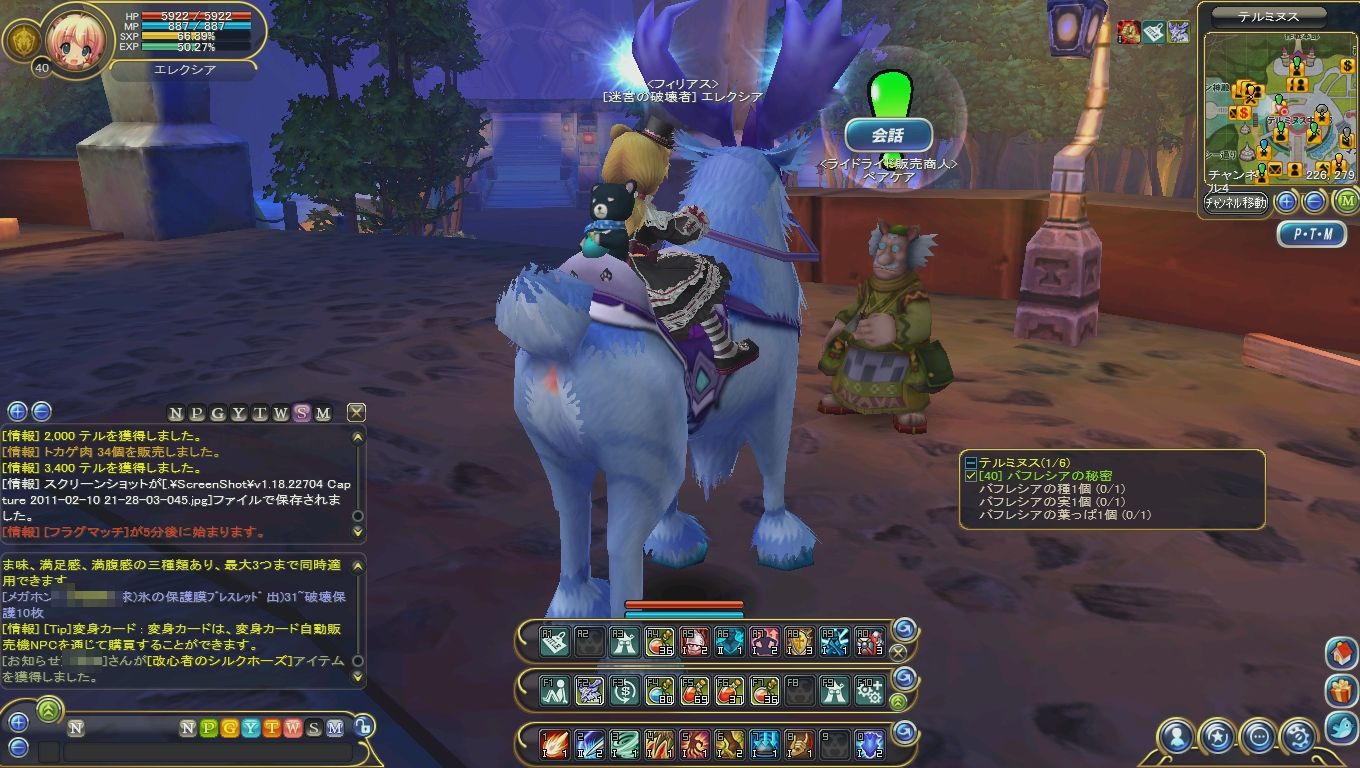Zoom in the minimap with the plus button
1360x768 pixels.
tap(1286, 202)
